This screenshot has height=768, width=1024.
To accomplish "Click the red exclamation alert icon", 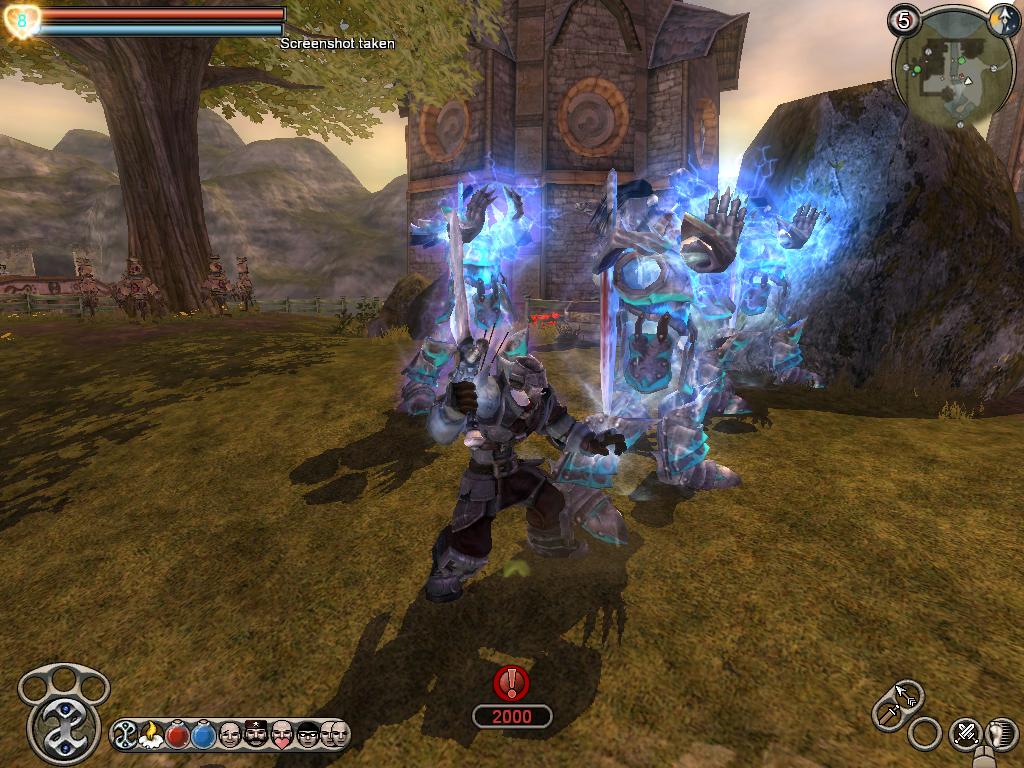I will [x=512, y=683].
